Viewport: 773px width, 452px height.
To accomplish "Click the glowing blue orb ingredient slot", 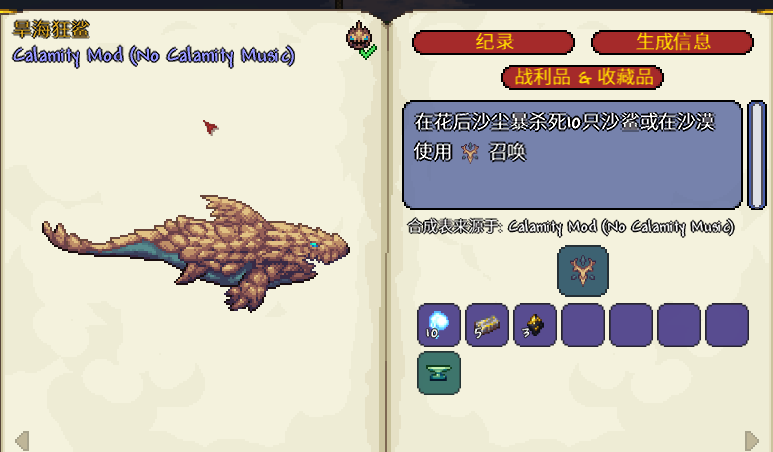I will [439, 325].
